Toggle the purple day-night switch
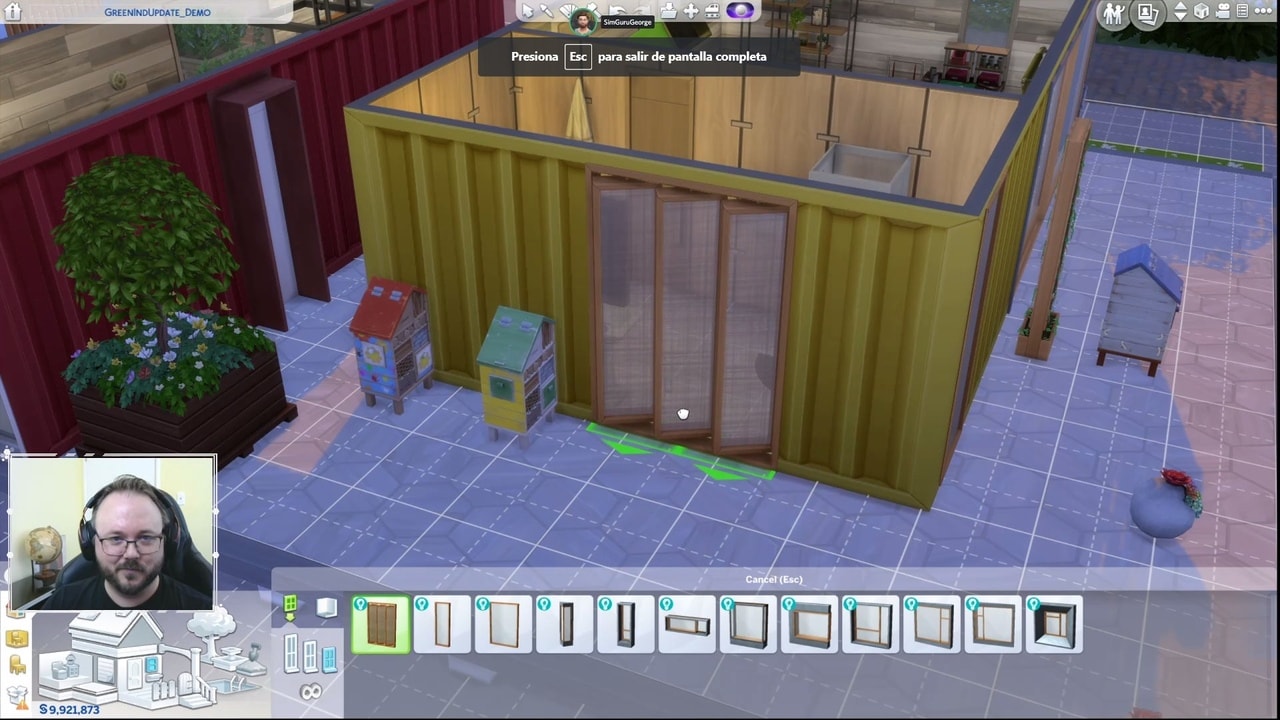This screenshot has width=1280, height=720. [x=740, y=12]
